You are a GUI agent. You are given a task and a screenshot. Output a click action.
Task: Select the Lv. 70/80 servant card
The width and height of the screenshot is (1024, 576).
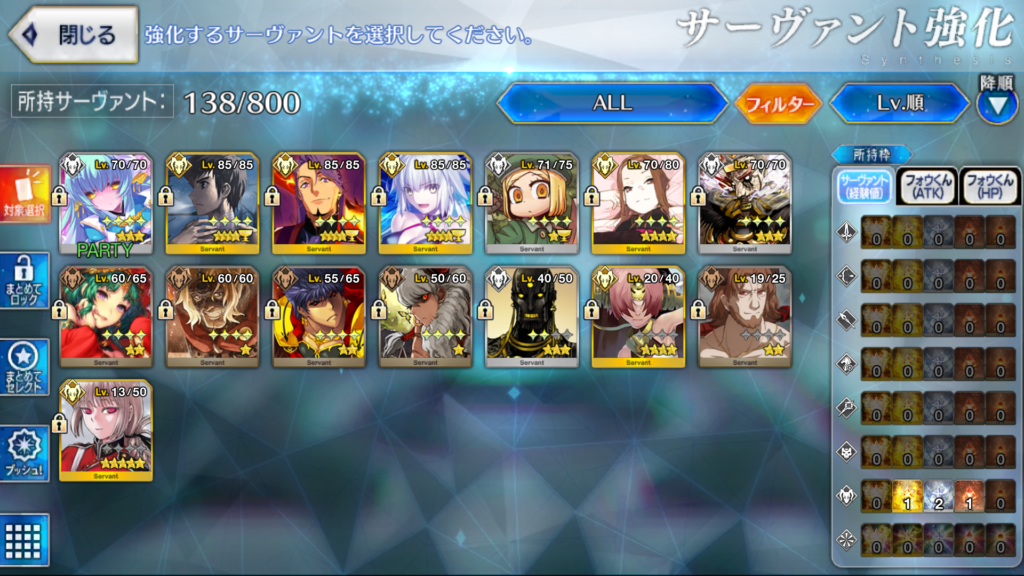[x=638, y=204]
